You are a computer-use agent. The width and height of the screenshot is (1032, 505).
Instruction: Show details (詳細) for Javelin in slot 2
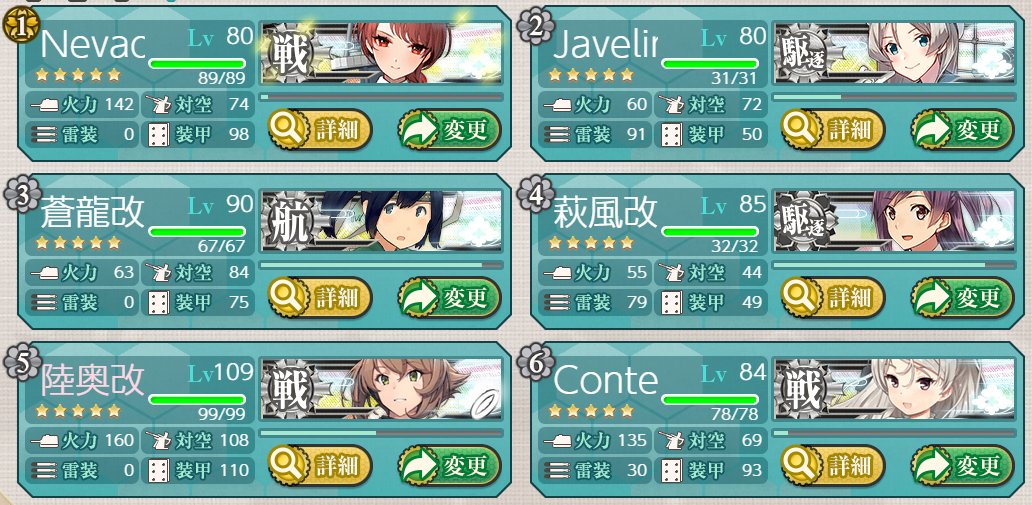pos(833,130)
